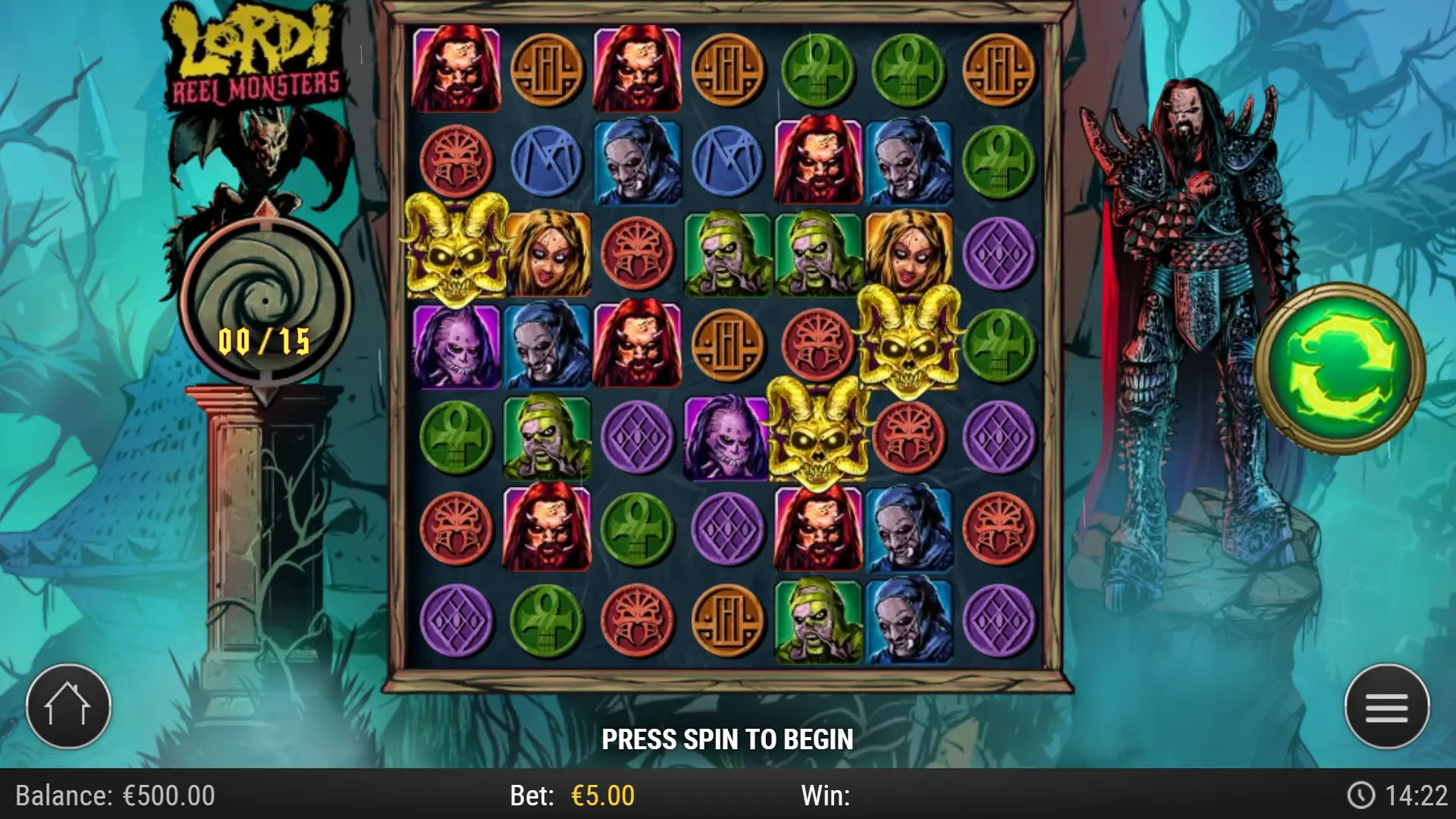The height and width of the screenshot is (819, 1456).
Task: Click the home icon
Action: [68, 705]
